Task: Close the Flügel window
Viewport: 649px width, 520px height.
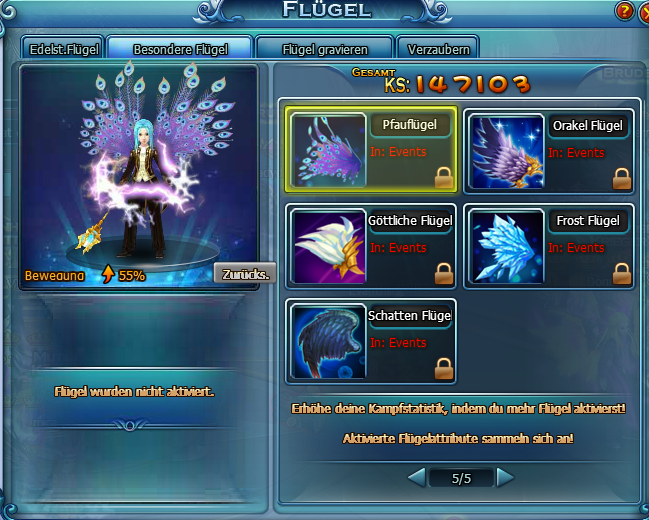Action: pos(643,12)
